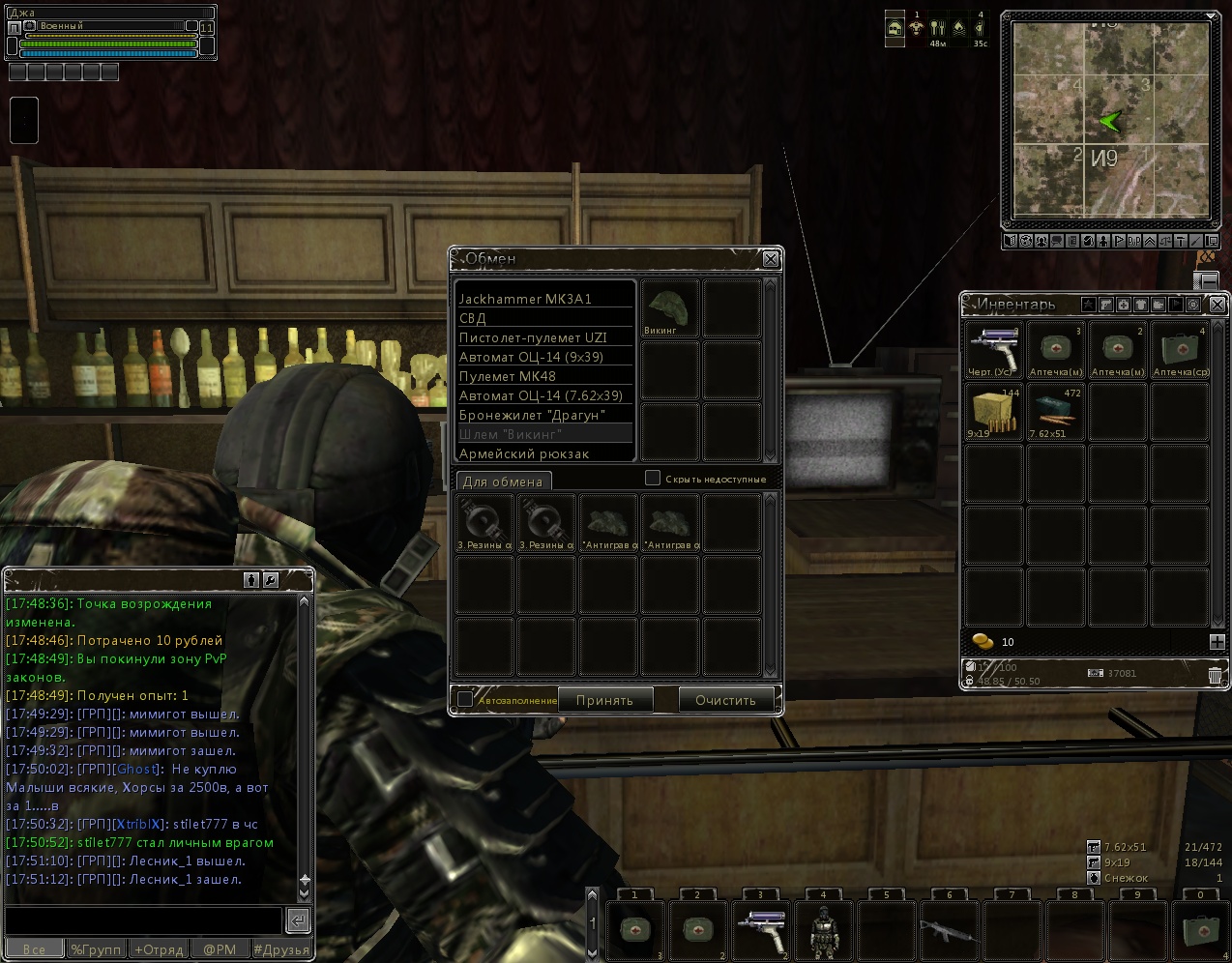Enable the Автозаполнение checkbox
Viewport: 1232px width, 963px height.
(465, 699)
